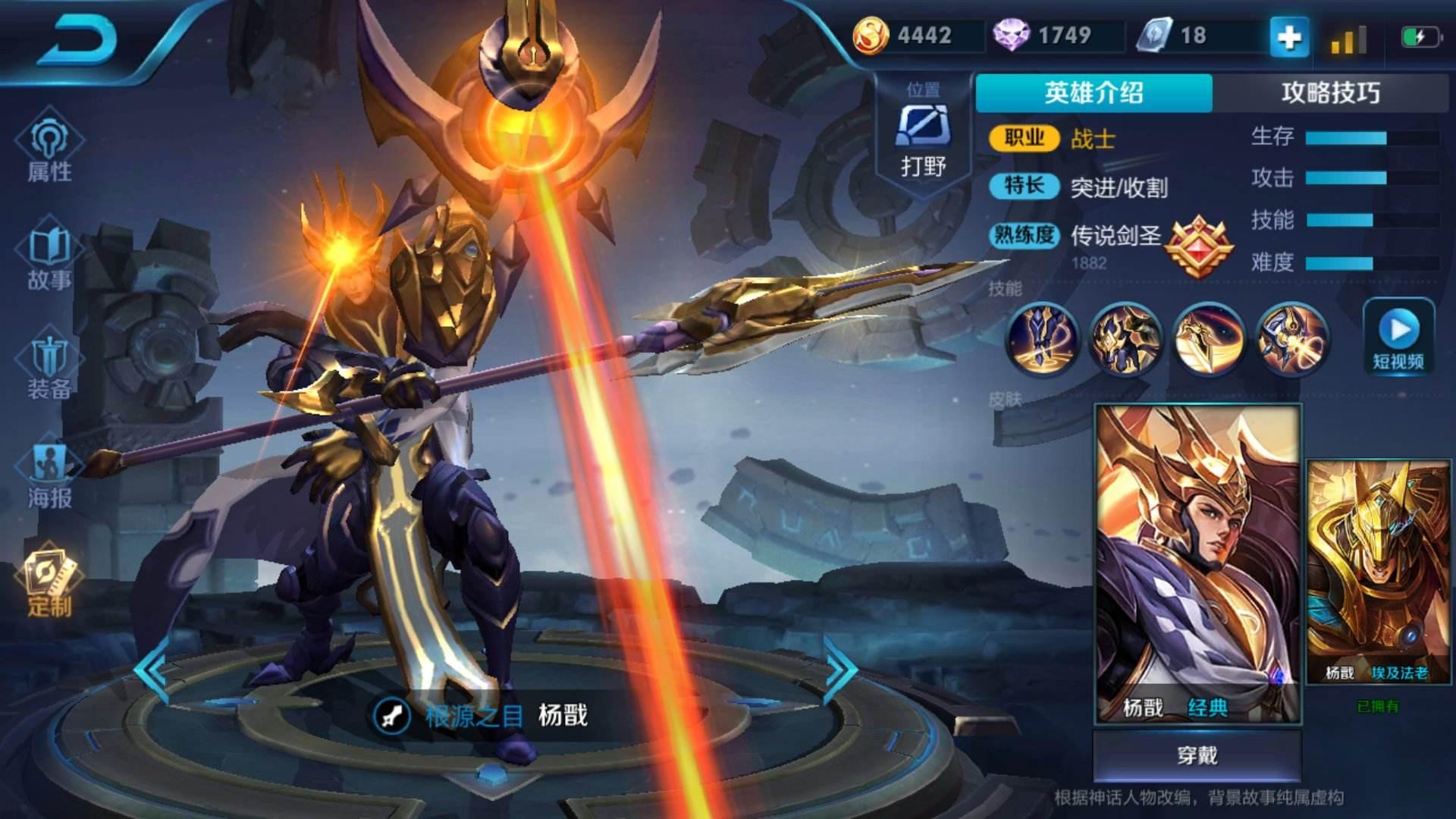Open the 装备 equipment section

pyautogui.click(x=50, y=367)
